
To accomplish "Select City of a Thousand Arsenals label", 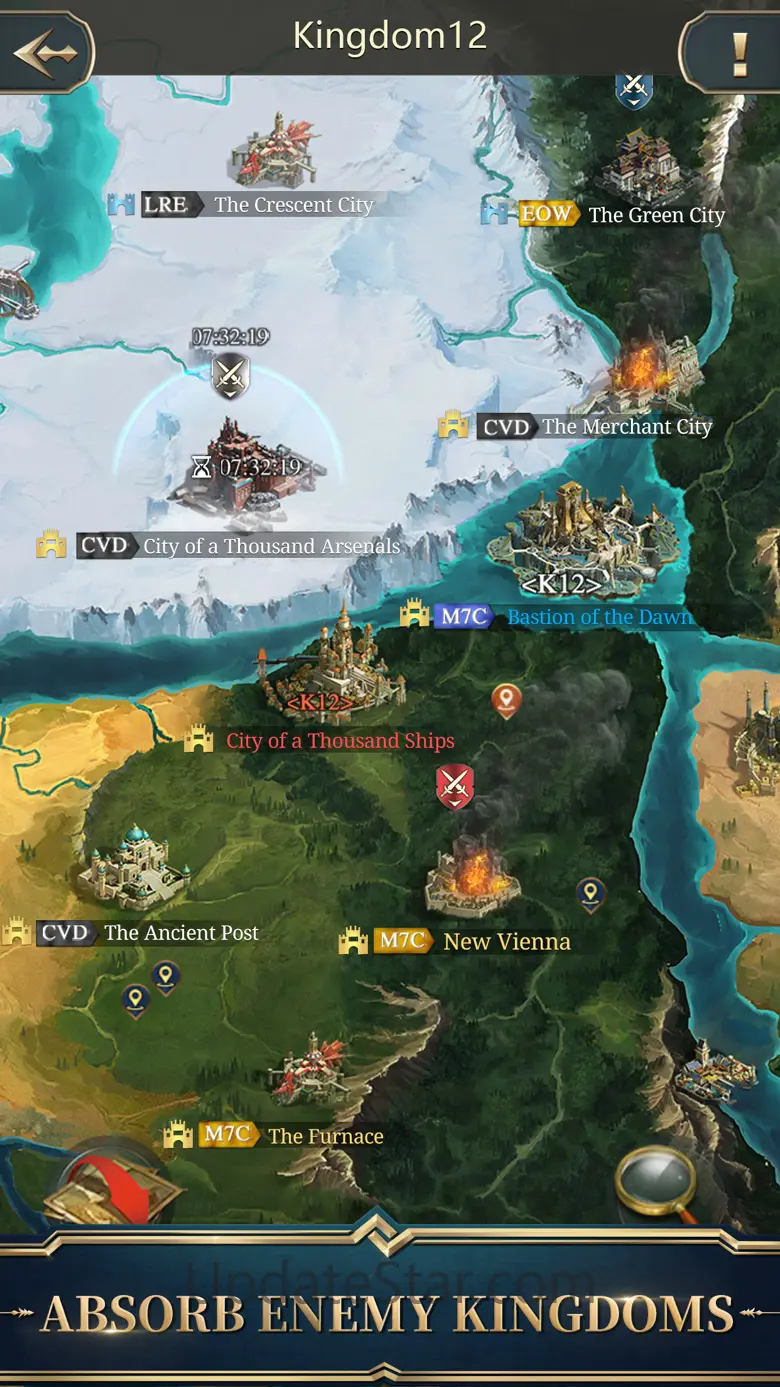I will 271,546.
